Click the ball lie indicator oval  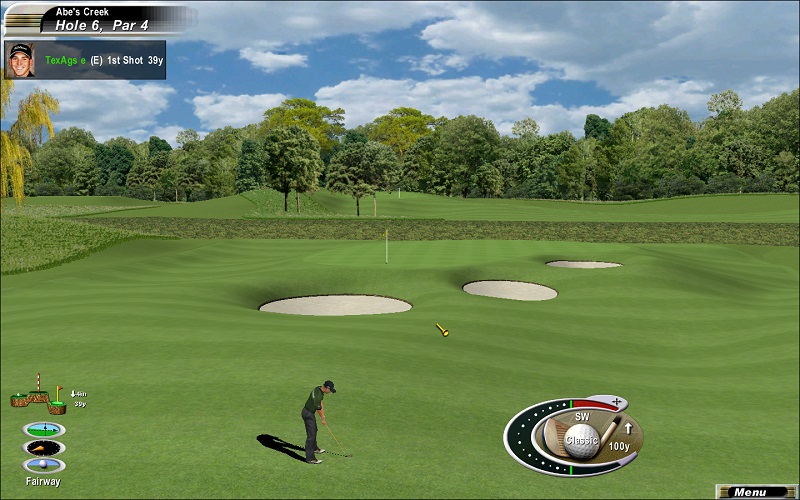(44, 465)
